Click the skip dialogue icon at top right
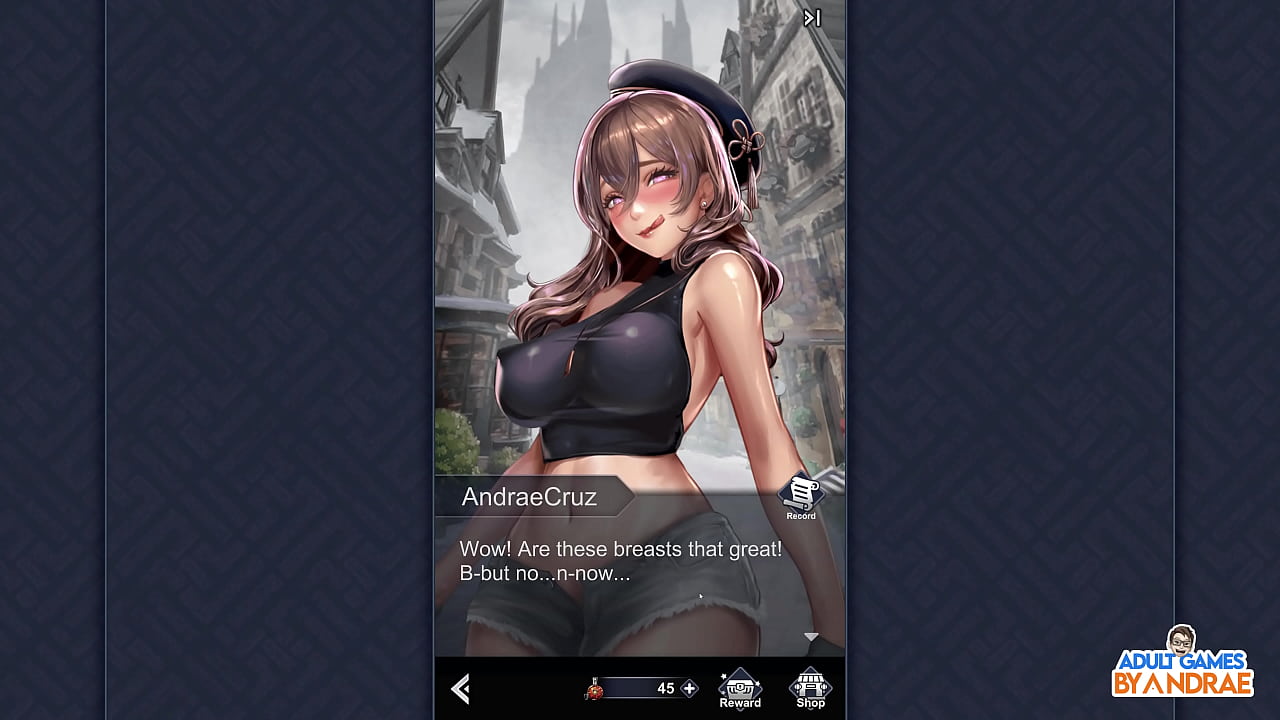 810,17
